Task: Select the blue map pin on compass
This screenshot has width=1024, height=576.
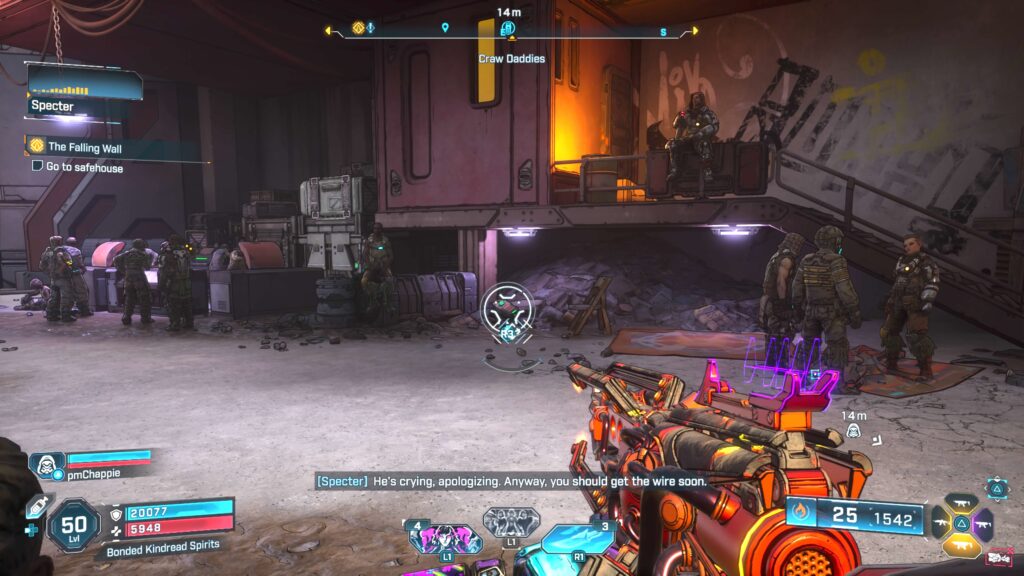Action: [x=445, y=28]
